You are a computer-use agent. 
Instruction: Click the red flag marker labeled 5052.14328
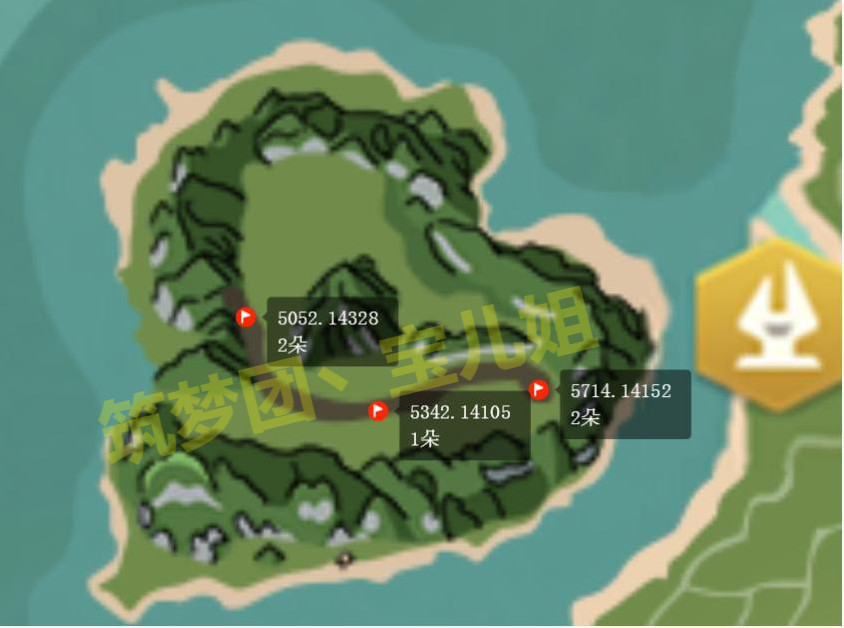click(246, 317)
